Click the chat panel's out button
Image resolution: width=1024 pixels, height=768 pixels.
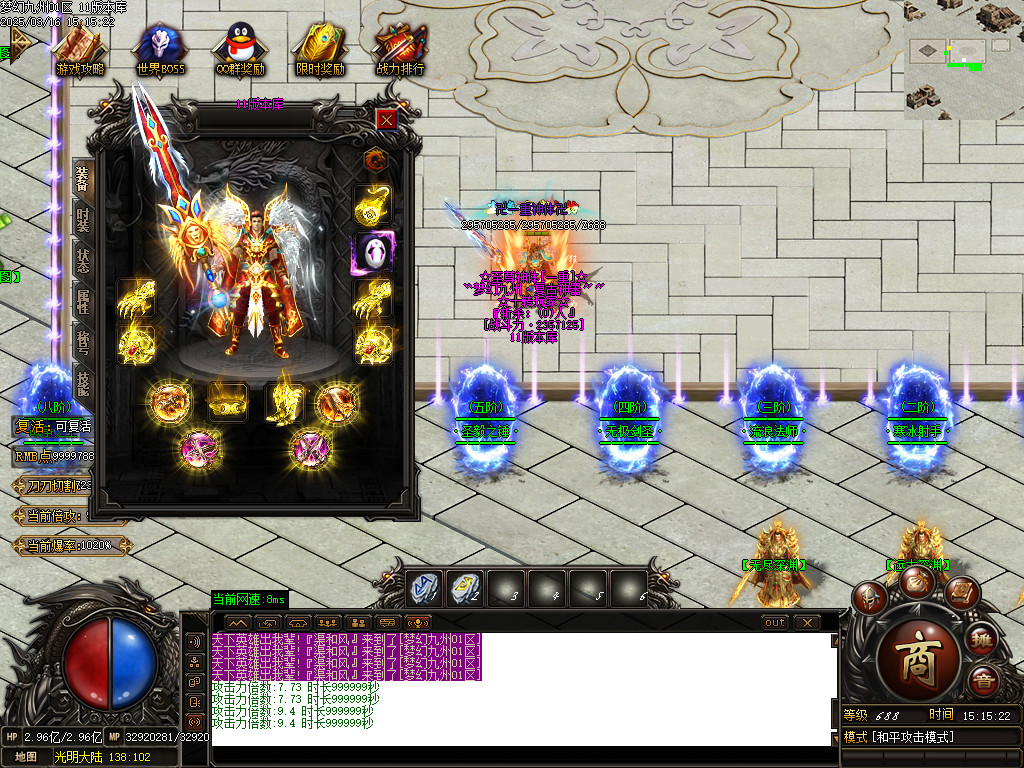(774, 622)
